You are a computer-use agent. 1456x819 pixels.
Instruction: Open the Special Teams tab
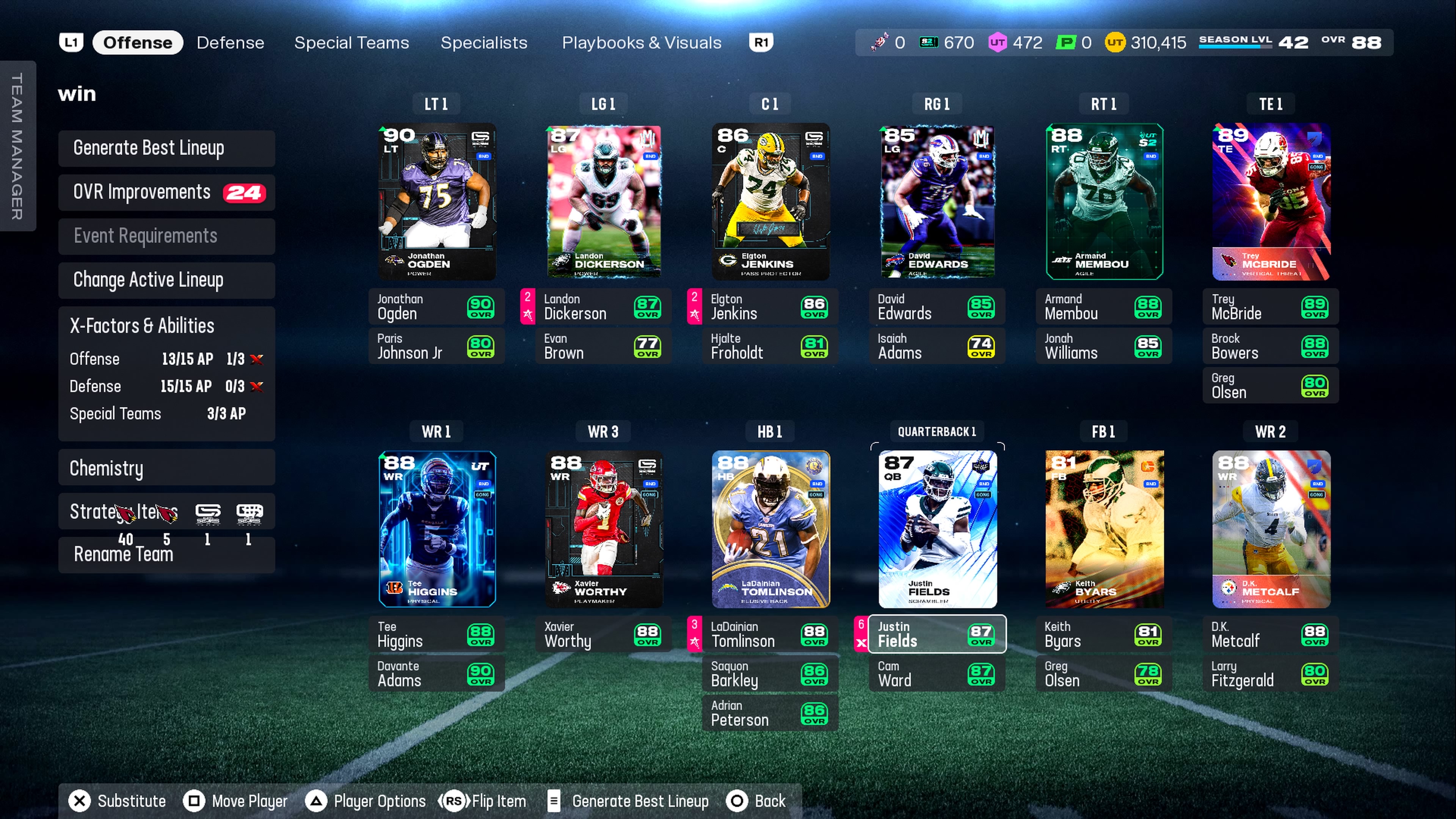351,42
